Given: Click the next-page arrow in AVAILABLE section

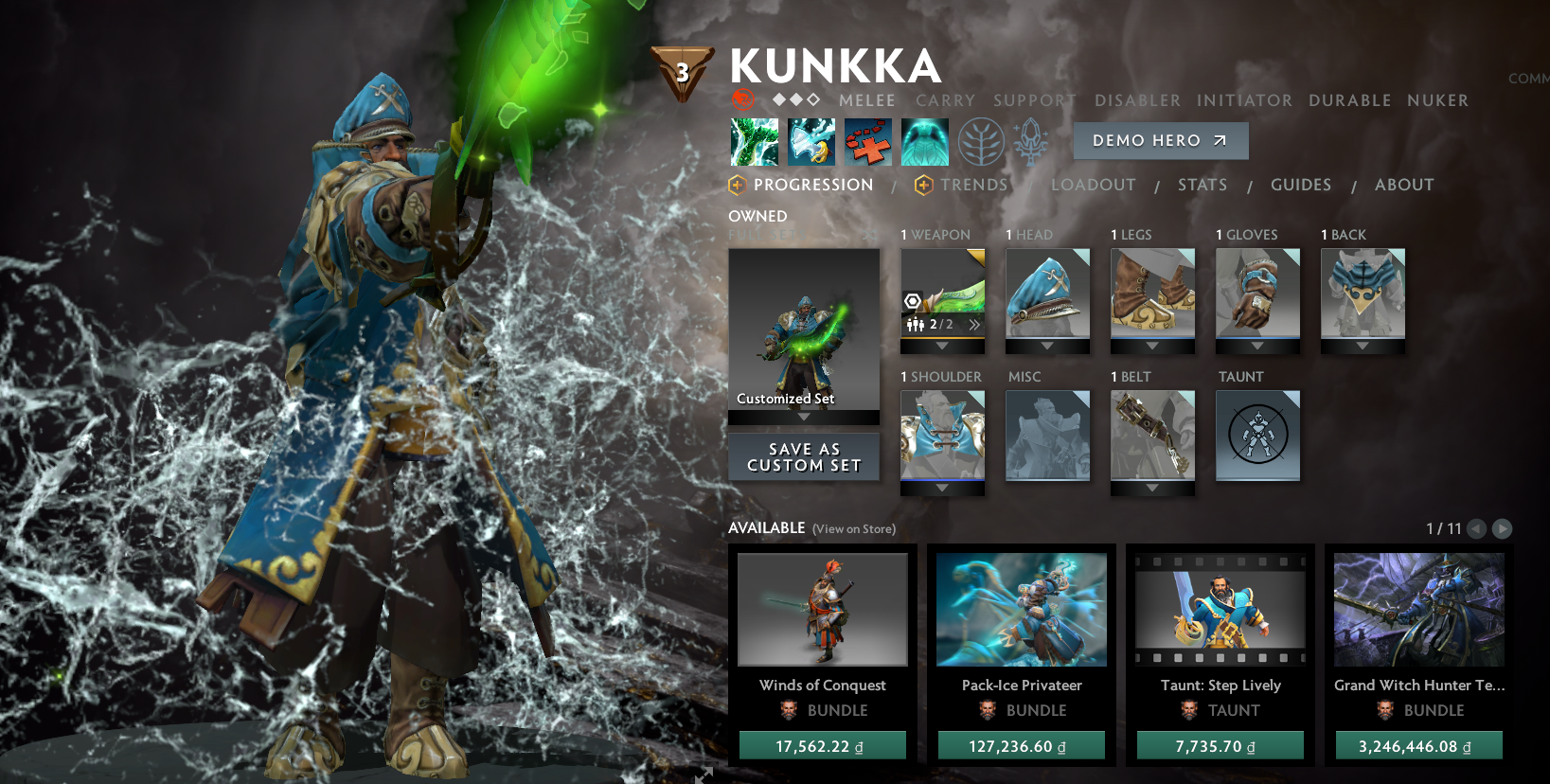Looking at the screenshot, I should 1502,529.
